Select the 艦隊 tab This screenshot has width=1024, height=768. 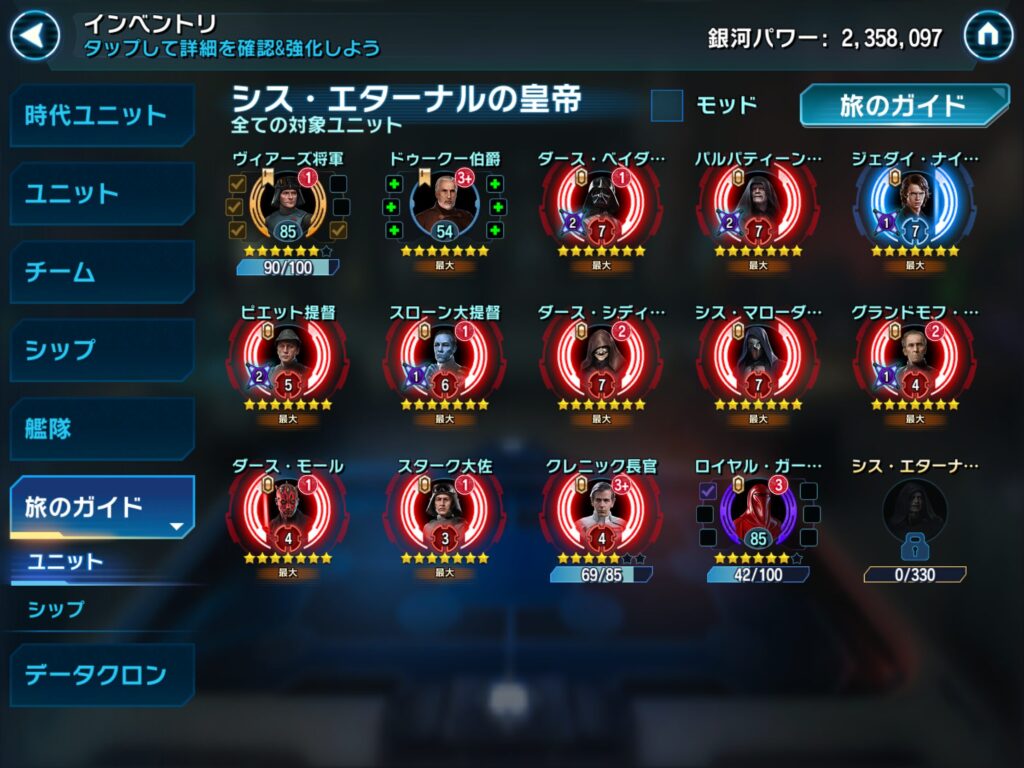pyautogui.click(x=101, y=429)
